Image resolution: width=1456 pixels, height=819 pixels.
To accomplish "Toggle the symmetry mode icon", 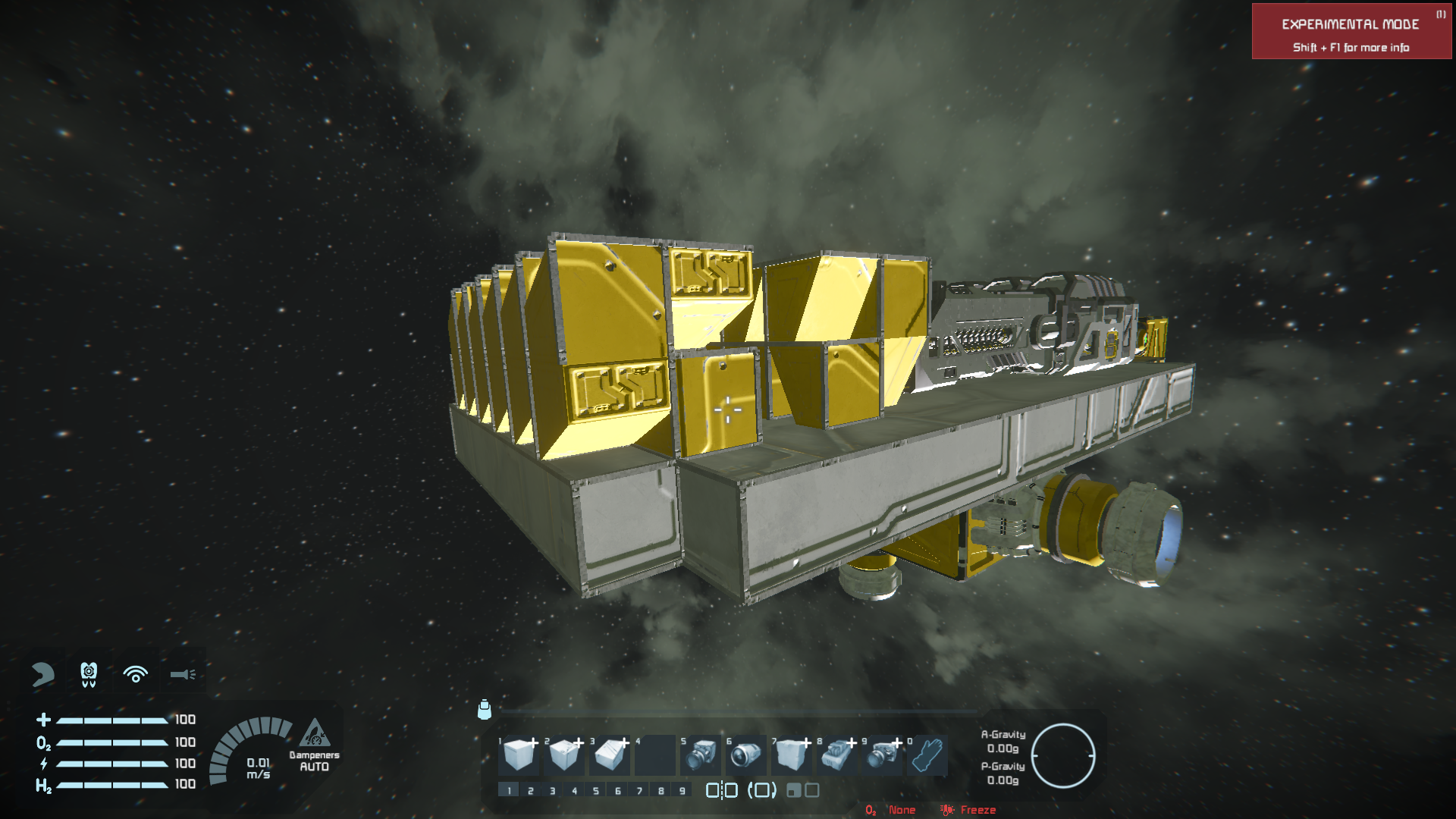I will (x=721, y=790).
